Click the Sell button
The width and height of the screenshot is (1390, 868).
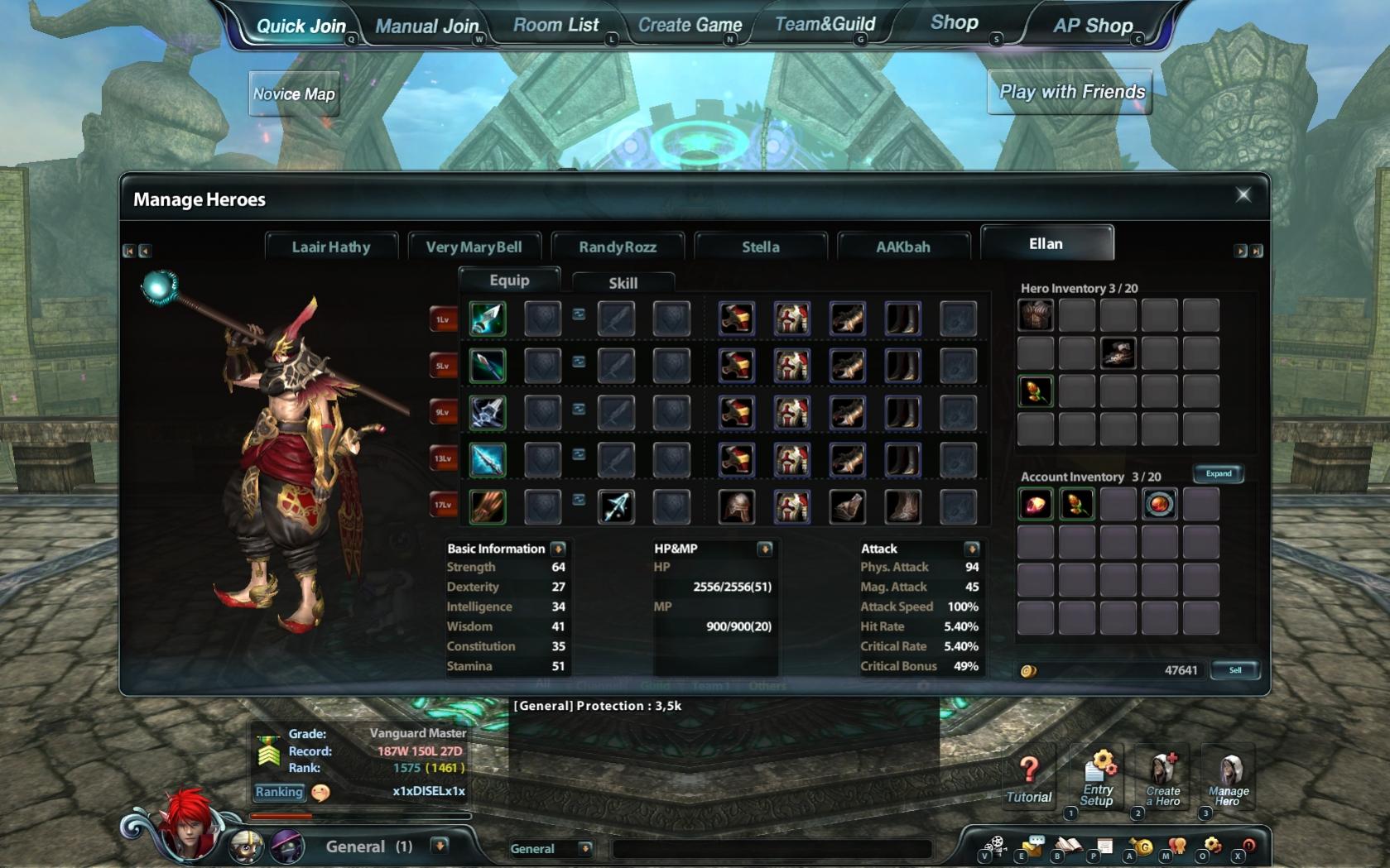[x=1234, y=670]
